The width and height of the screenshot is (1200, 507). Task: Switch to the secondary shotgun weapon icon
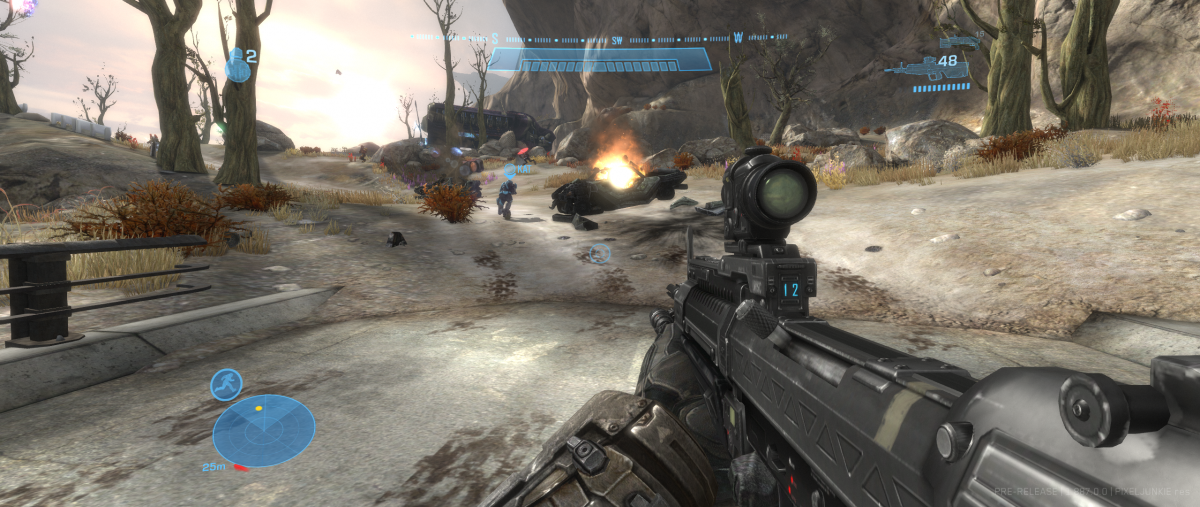click(960, 42)
